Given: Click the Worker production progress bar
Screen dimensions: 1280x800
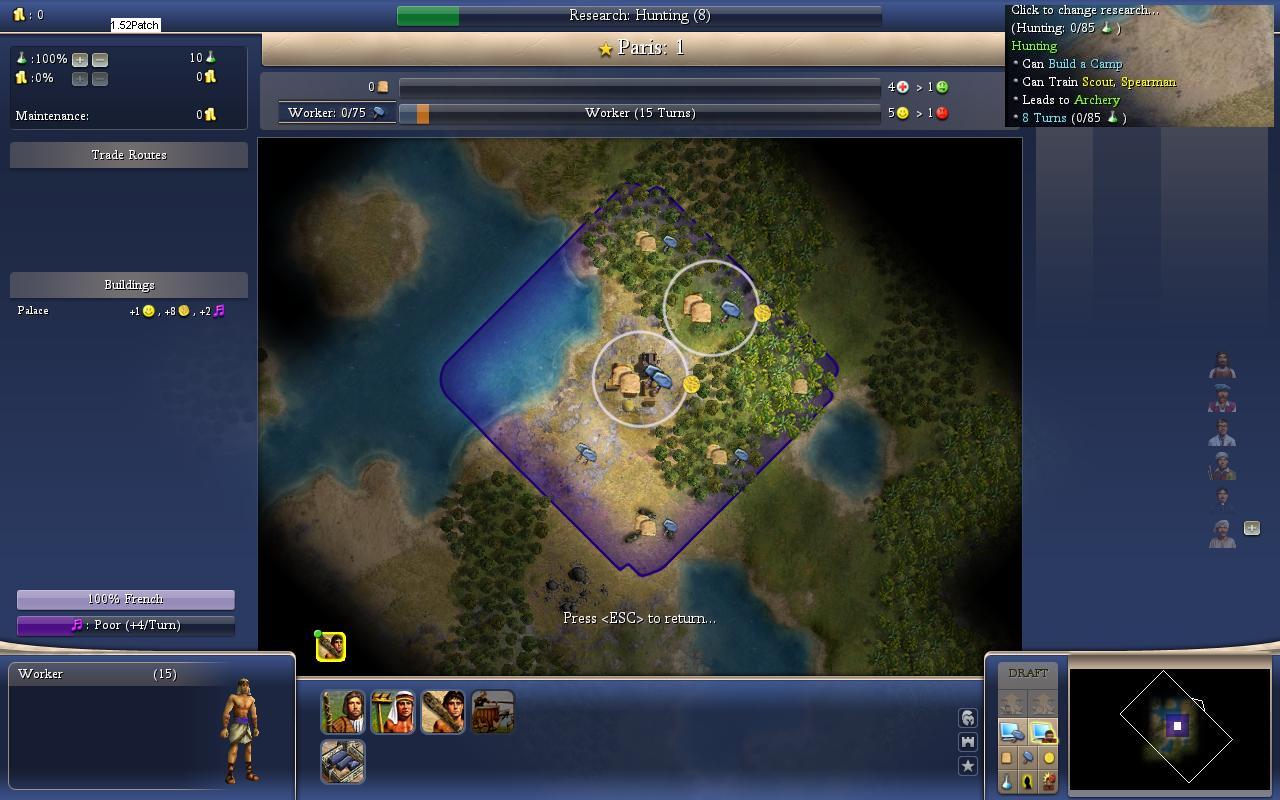Looking at the screenshot, I should 639,113.
